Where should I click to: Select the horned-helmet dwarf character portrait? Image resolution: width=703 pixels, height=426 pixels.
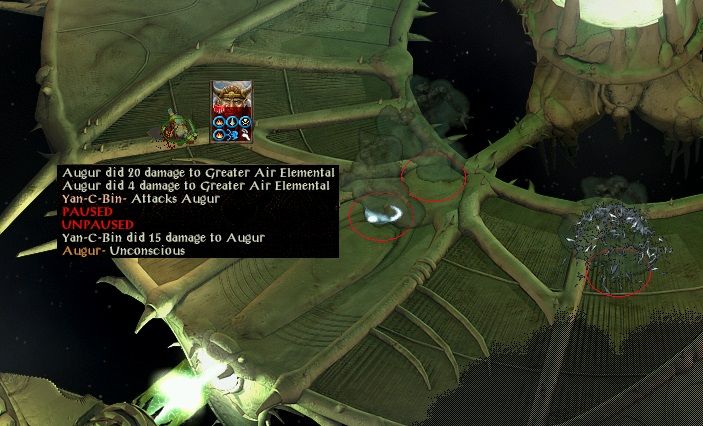click(231, 98)
